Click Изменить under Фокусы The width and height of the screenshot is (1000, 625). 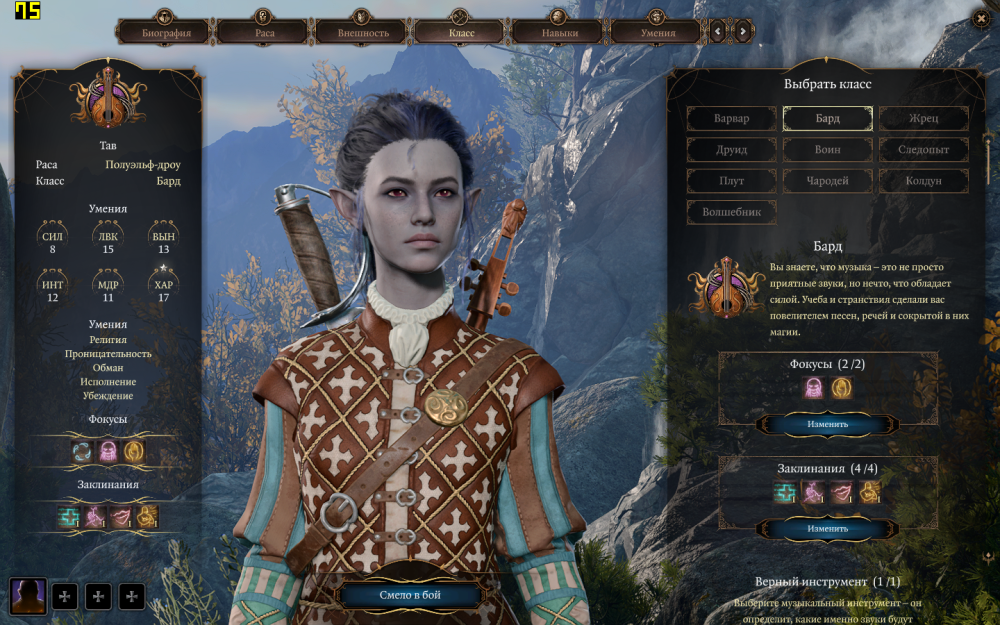coord(827,424)
